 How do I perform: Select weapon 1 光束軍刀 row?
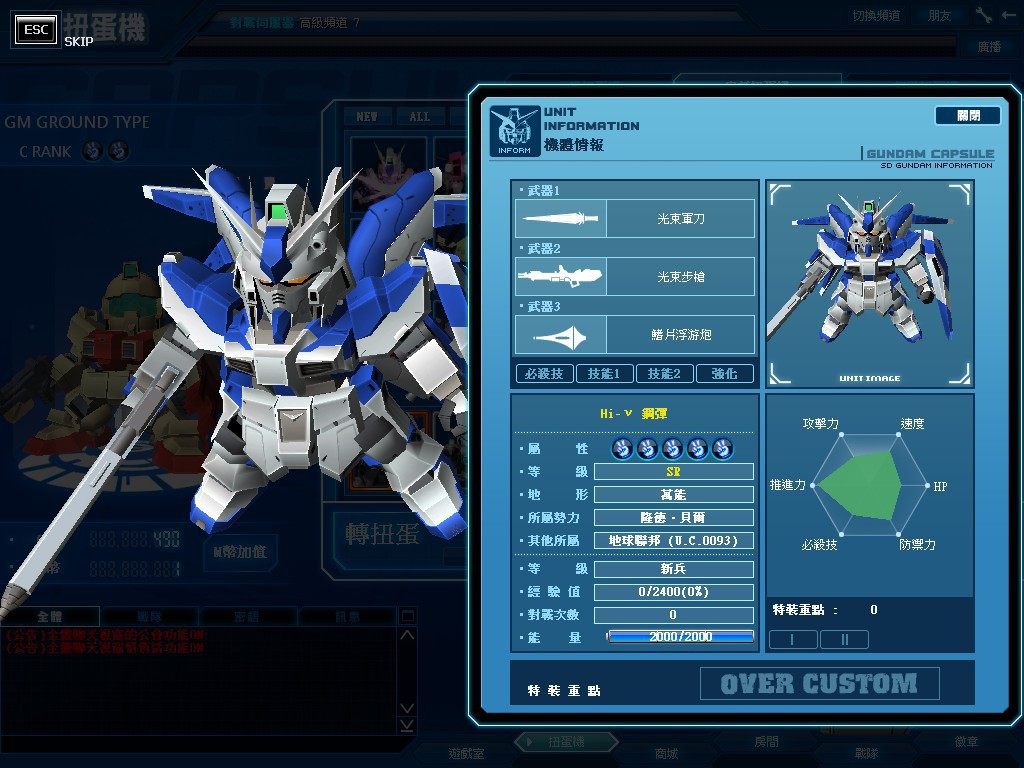pyautogui.click(x=635, y=218)
